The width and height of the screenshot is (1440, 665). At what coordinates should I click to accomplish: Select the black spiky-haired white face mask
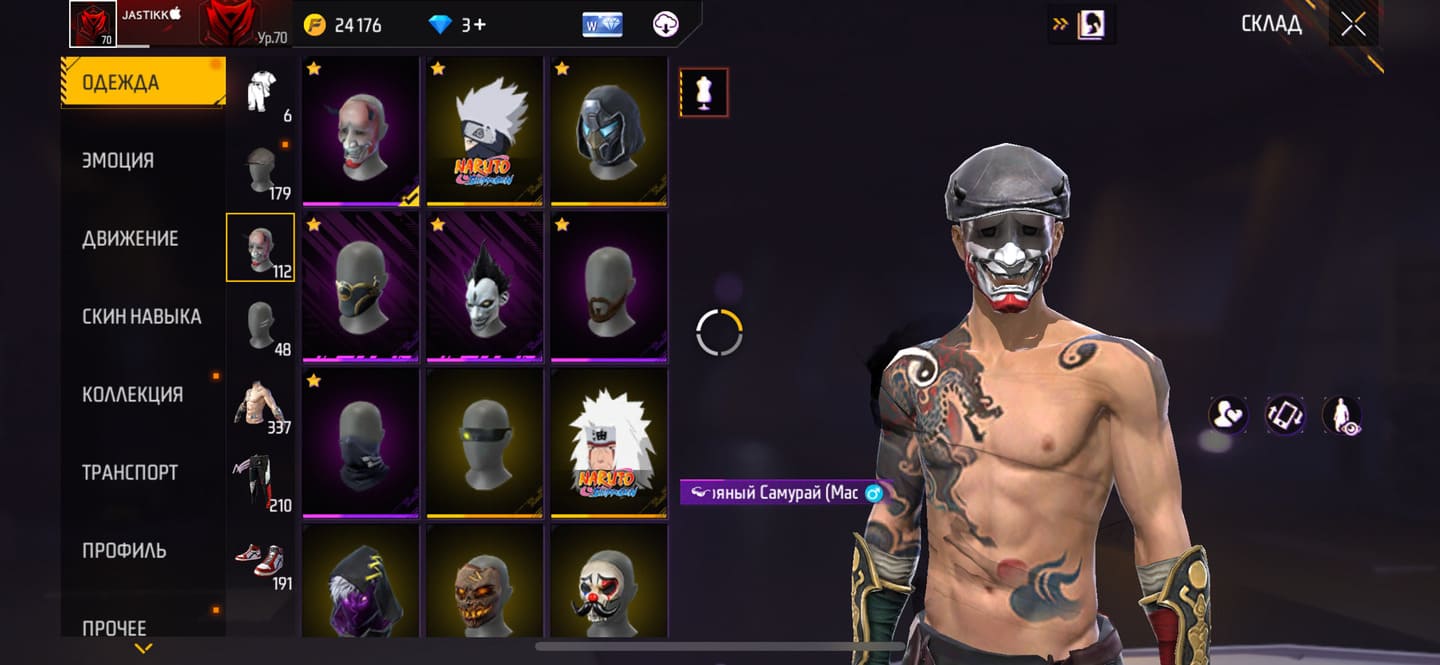(485, 286)
